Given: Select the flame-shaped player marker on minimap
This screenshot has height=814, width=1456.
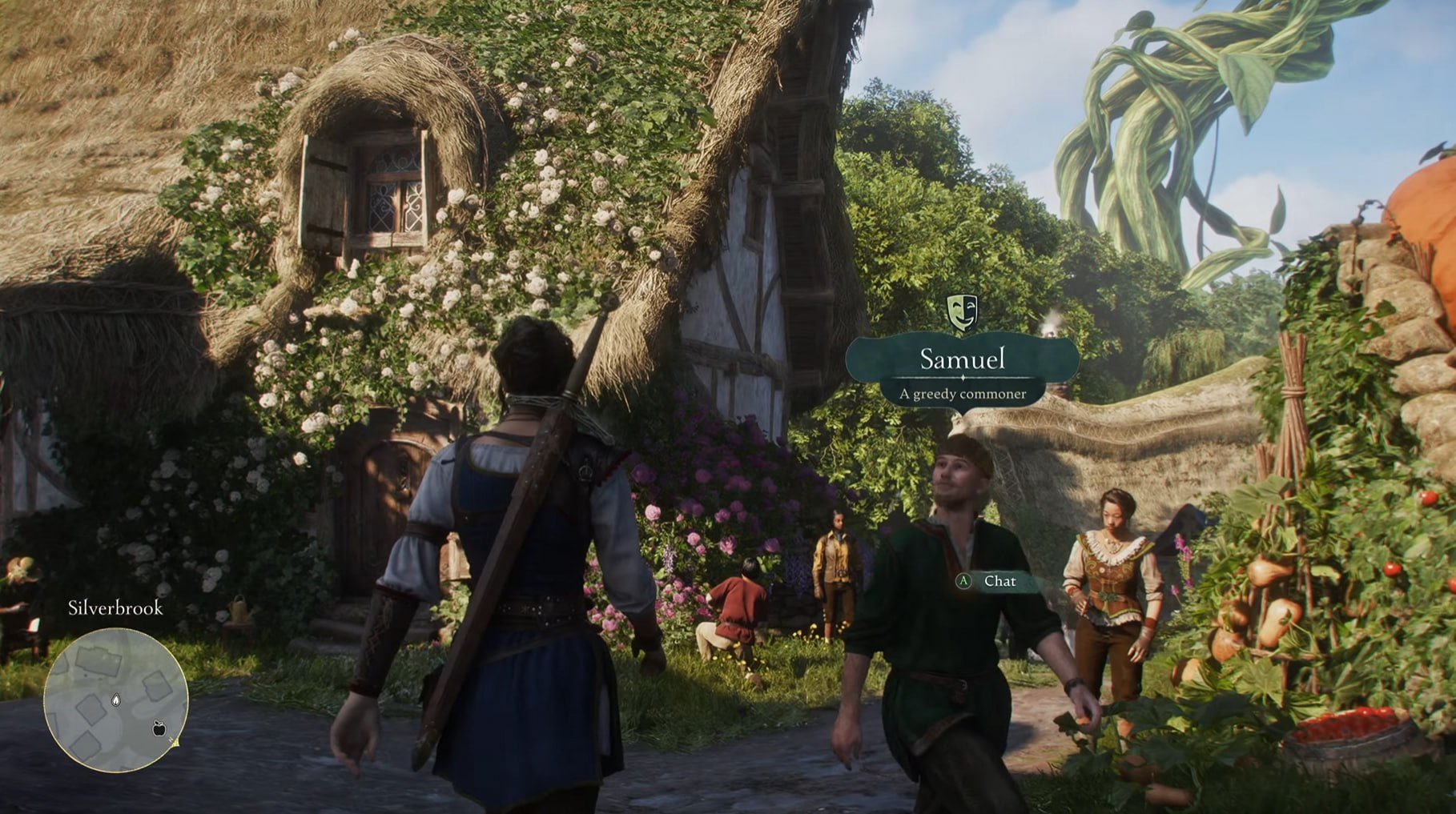Looking at the screenshot, I should (x=116, y=700).
